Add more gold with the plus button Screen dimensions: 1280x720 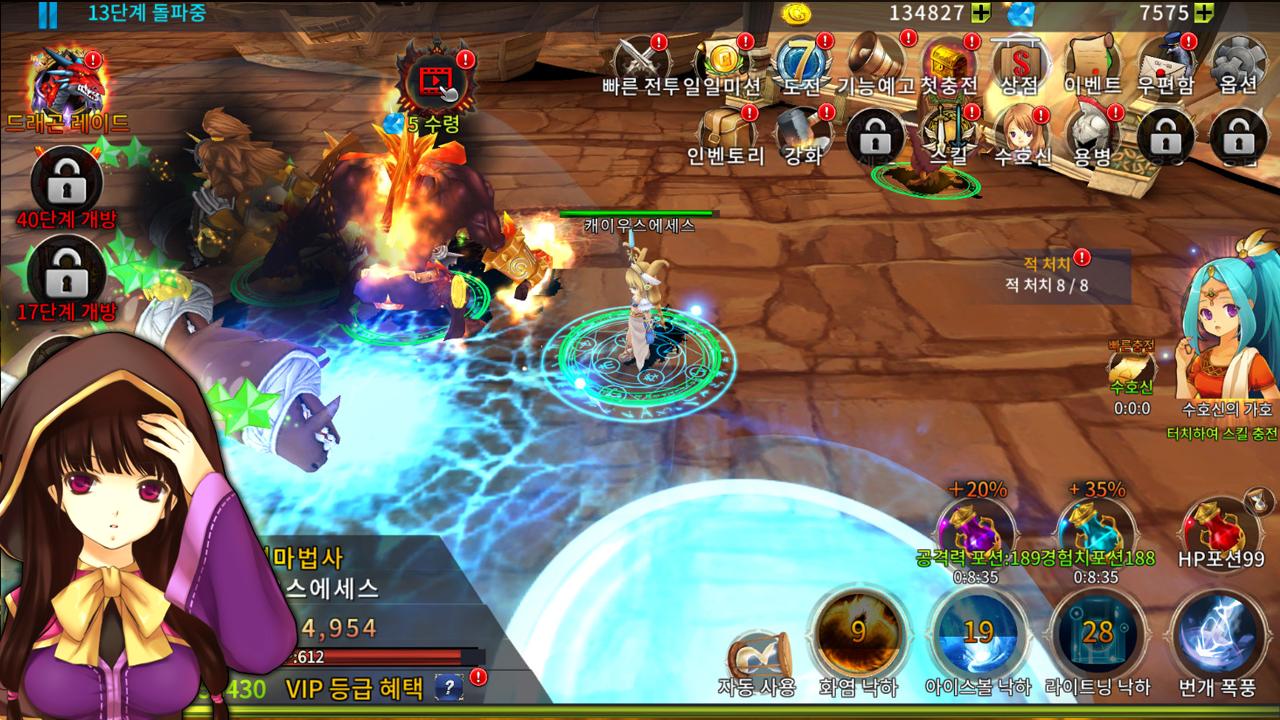[x=981, y=13]
